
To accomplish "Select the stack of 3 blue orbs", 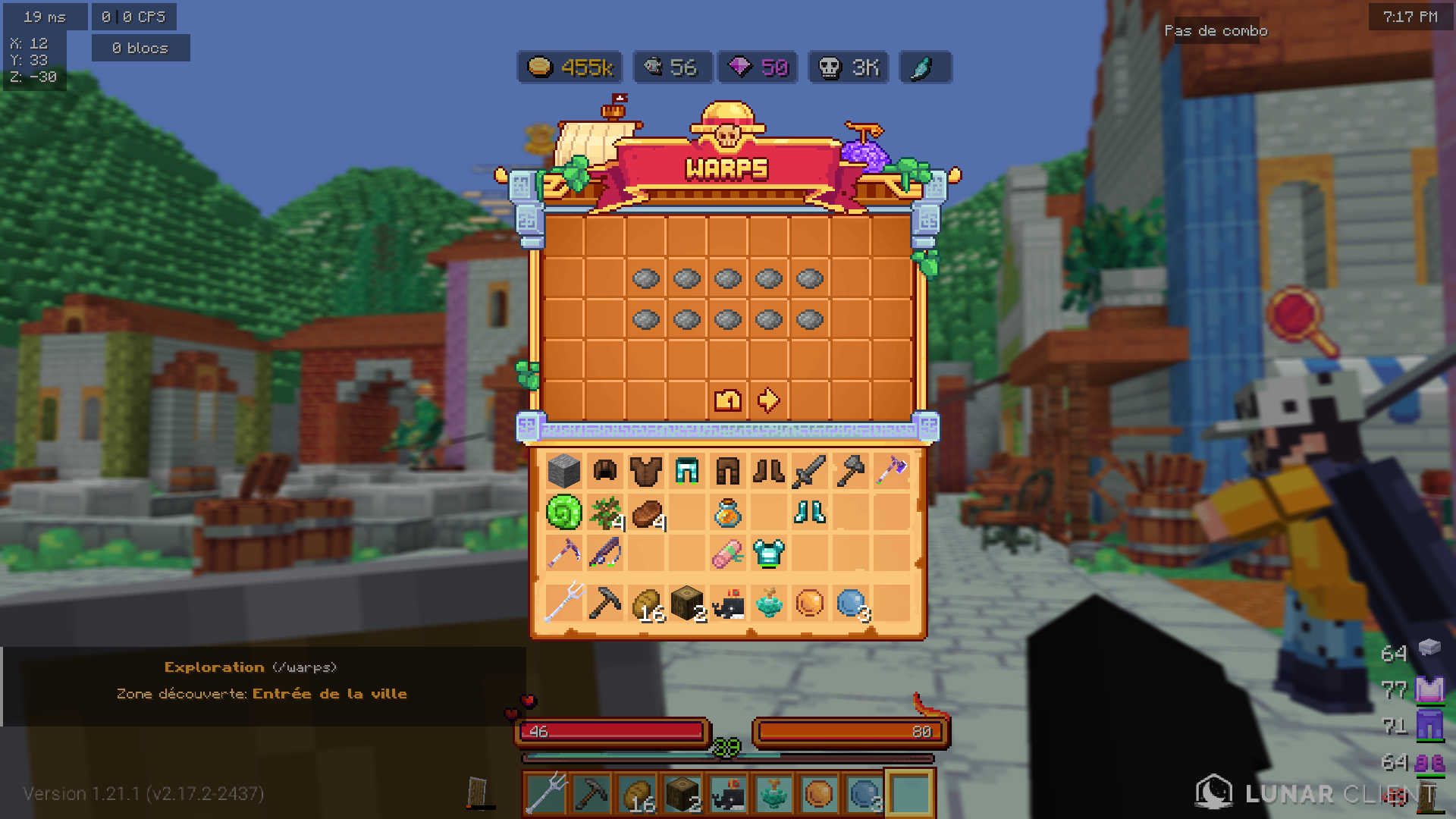I will click(x=850, y=604).
